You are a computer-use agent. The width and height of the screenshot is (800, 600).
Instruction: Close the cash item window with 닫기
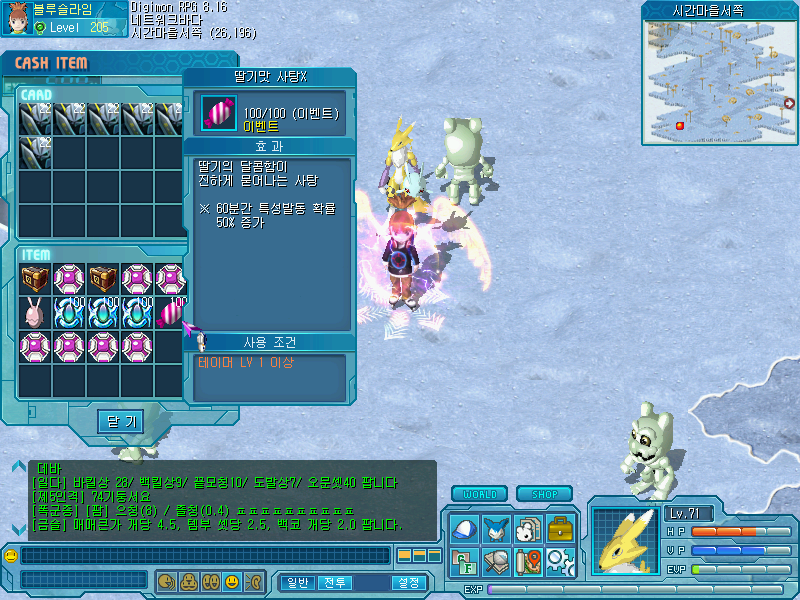121,421
